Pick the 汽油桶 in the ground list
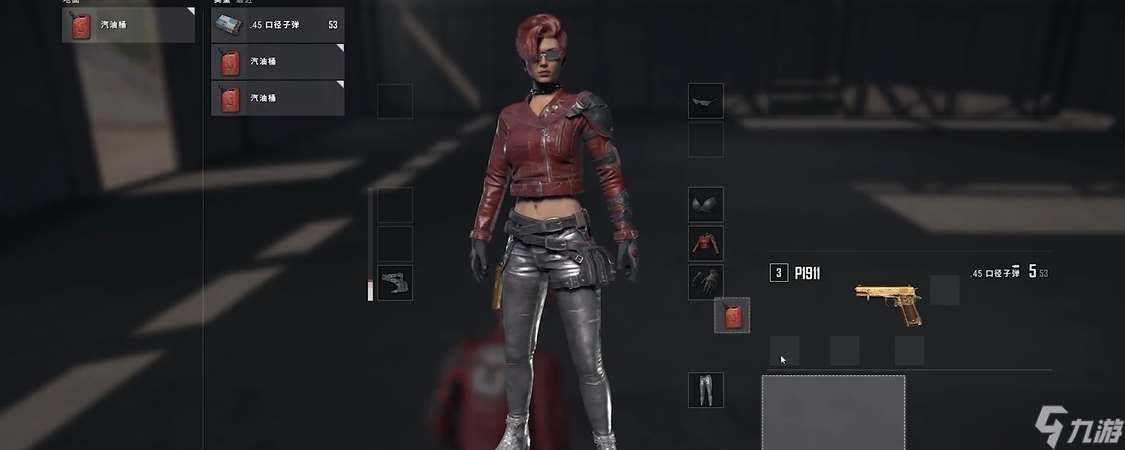This screenshot has height=450, width=1125. tap(128, 25)
